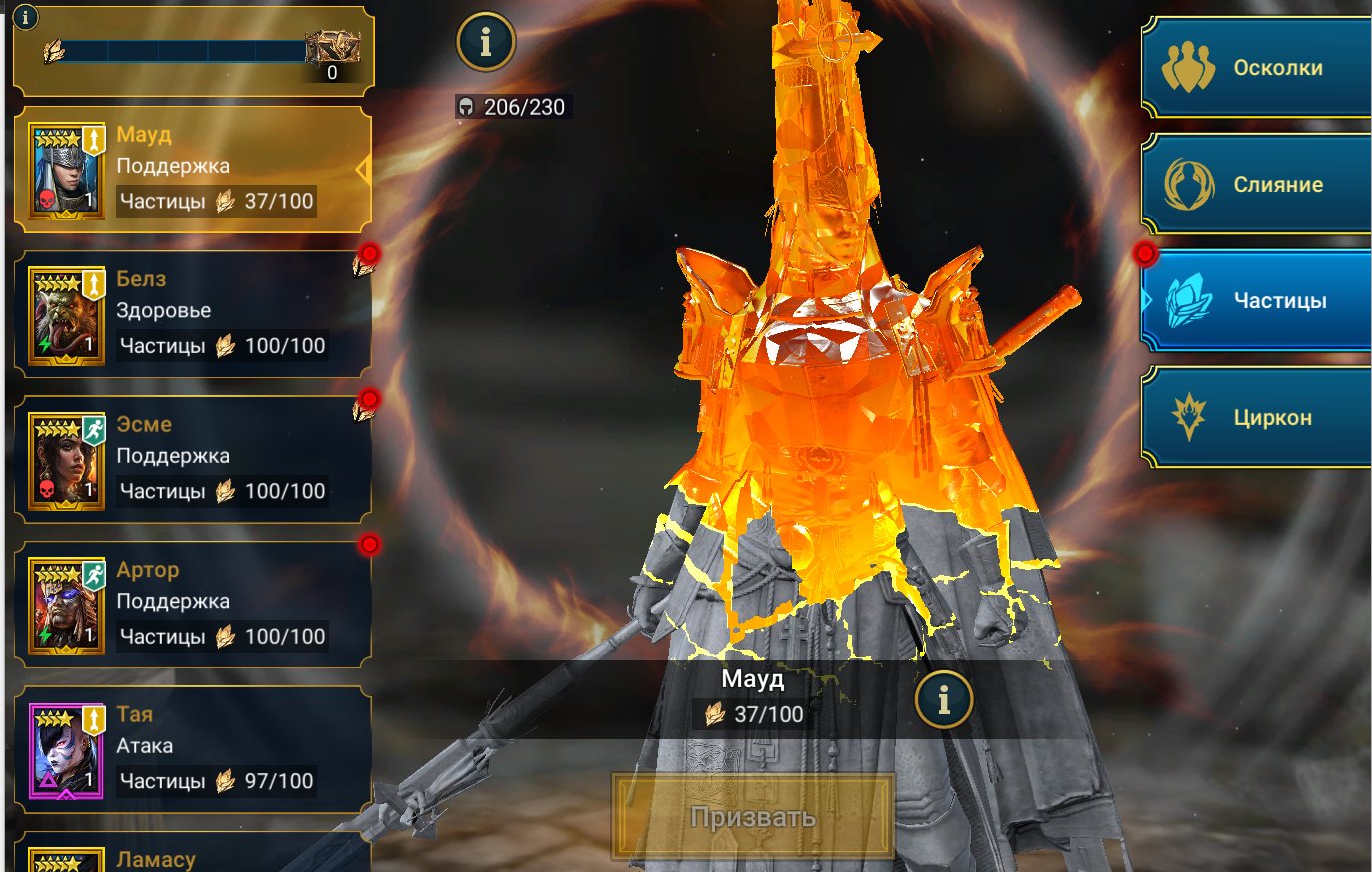Switch to the Циркон tab
The height and width of the screenshot is (872, 1372).
[x=1257, y=417]
